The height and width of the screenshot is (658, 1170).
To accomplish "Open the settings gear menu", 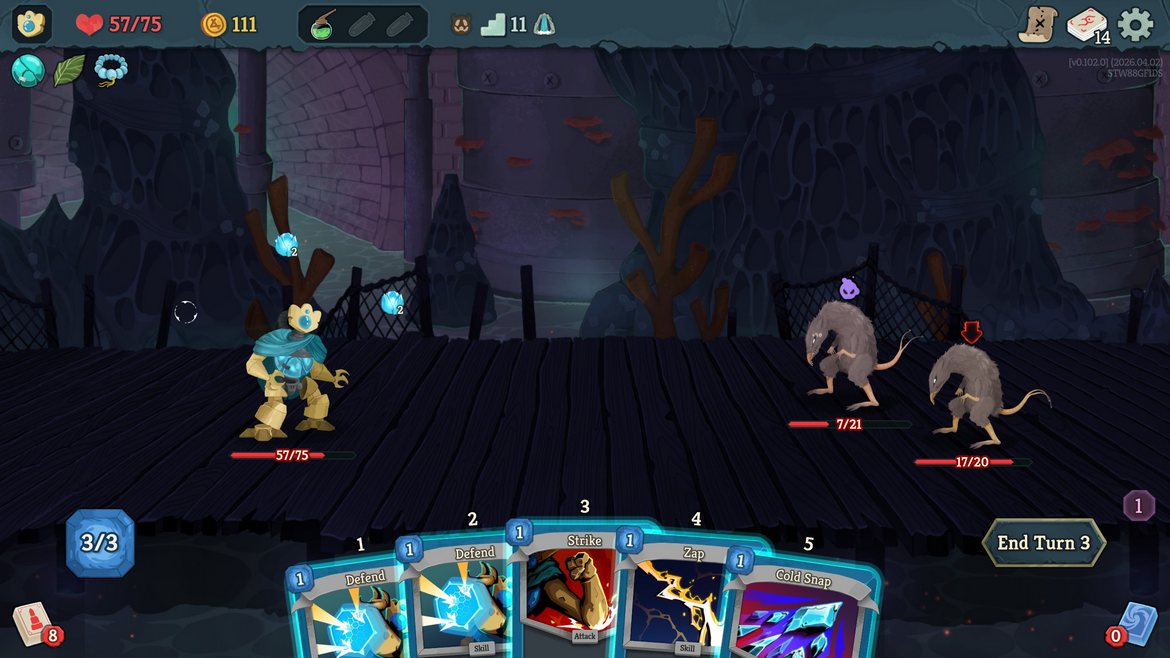I will pos(1135,24).
